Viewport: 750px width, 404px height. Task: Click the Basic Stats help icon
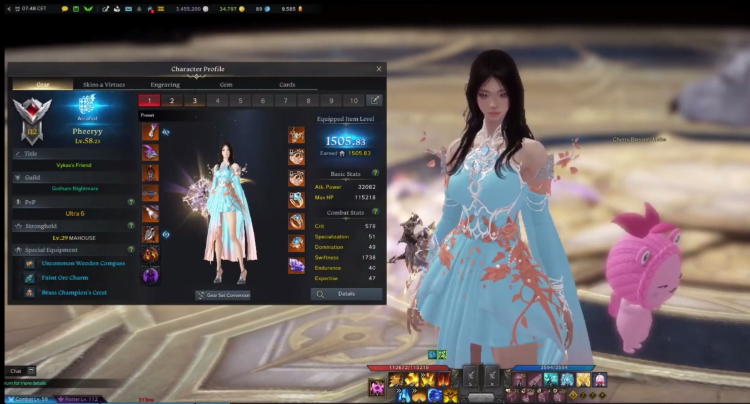(376, 172)
